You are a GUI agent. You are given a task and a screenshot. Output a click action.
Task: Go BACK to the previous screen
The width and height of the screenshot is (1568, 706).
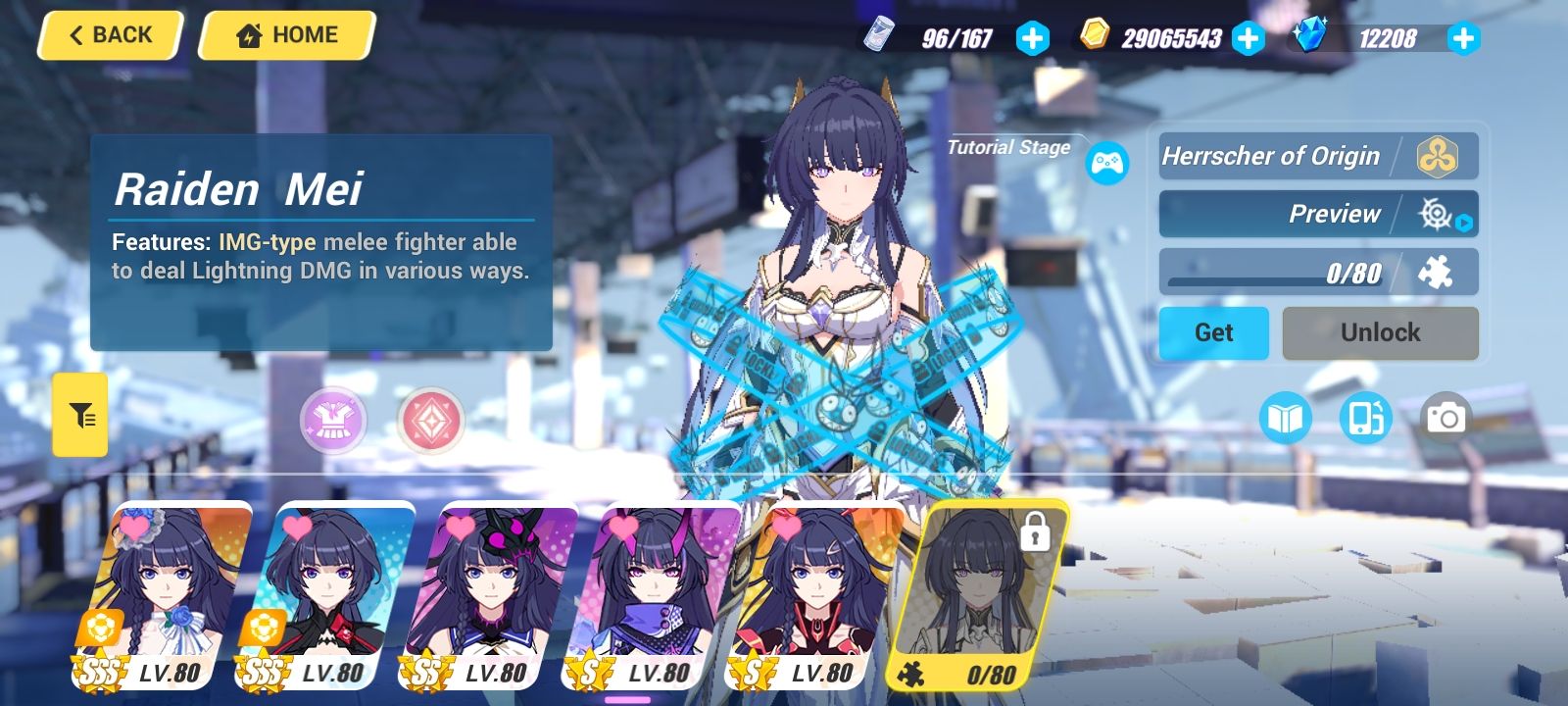pos(108,35)
